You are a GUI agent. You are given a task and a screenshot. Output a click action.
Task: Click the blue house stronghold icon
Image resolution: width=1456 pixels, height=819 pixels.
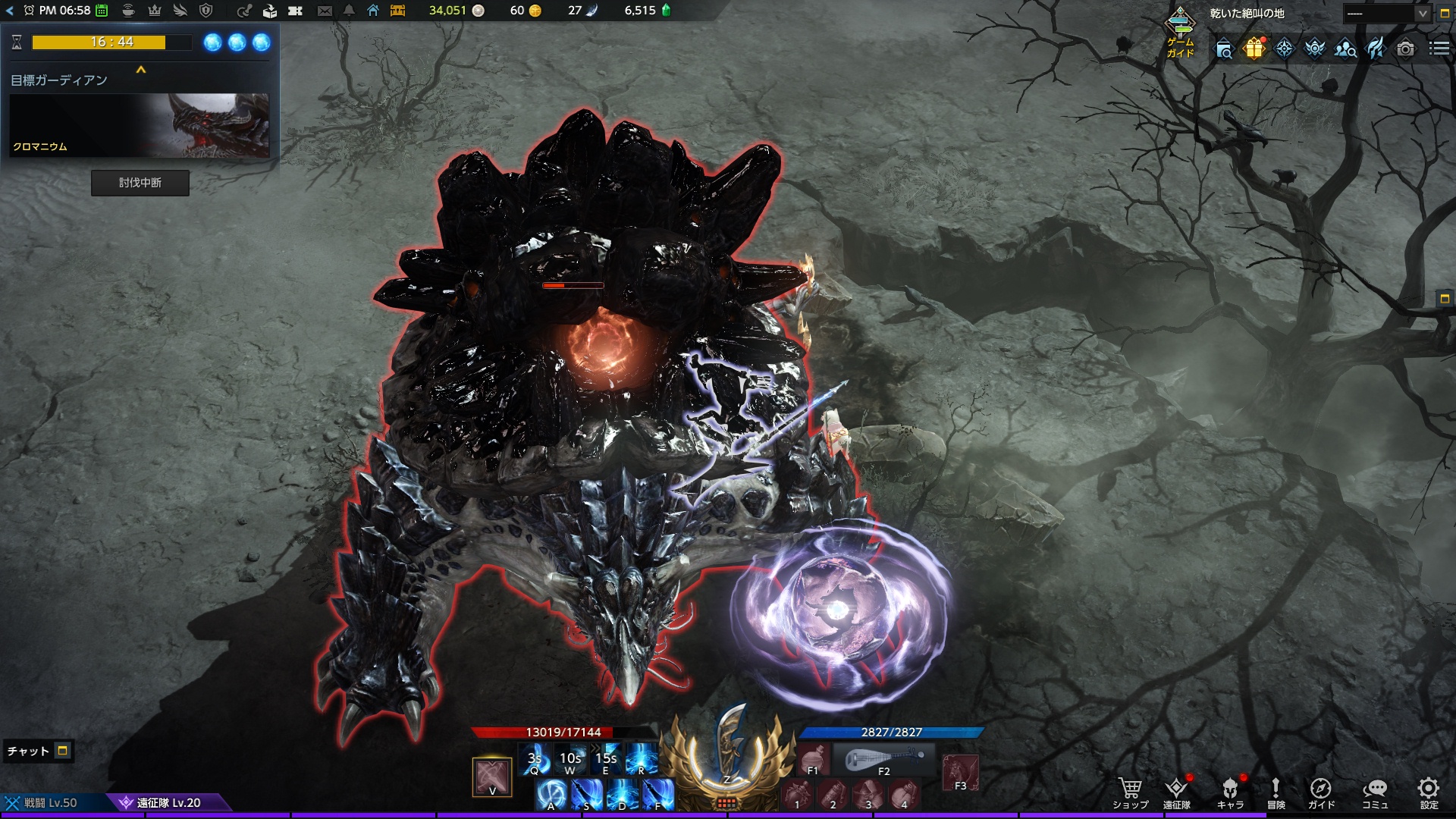373,11
